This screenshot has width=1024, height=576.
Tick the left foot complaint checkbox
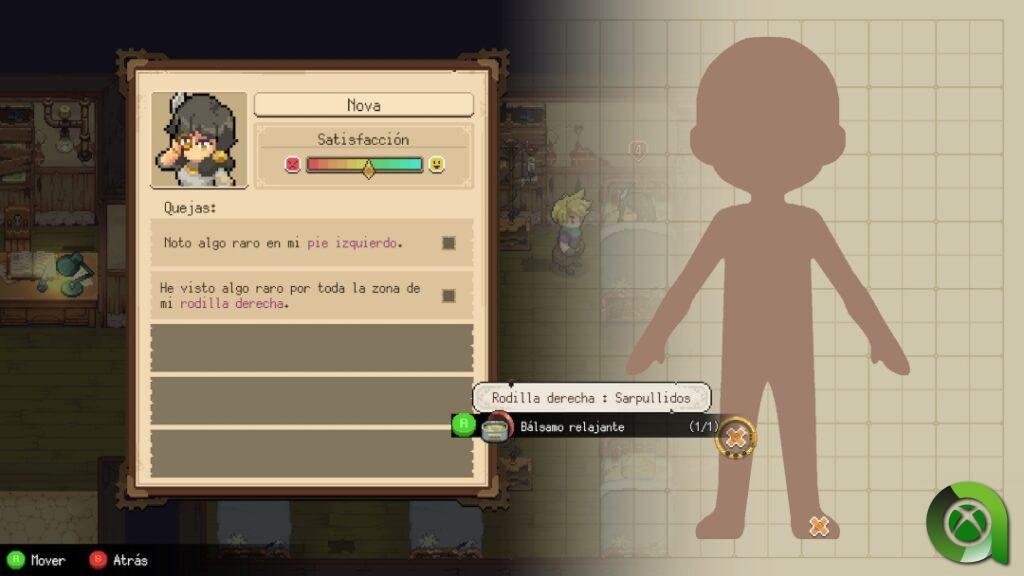click(x=449, y=243)
